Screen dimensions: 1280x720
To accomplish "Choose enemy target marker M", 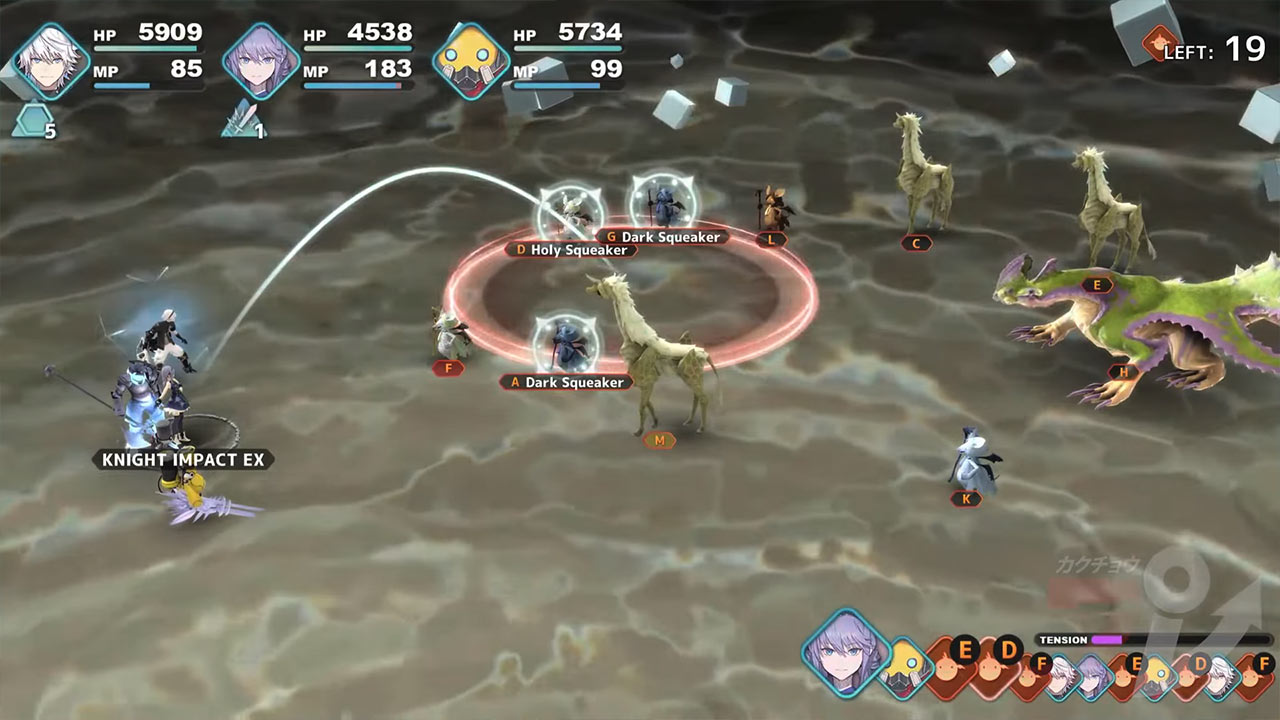I will click(x=659, y=440).
